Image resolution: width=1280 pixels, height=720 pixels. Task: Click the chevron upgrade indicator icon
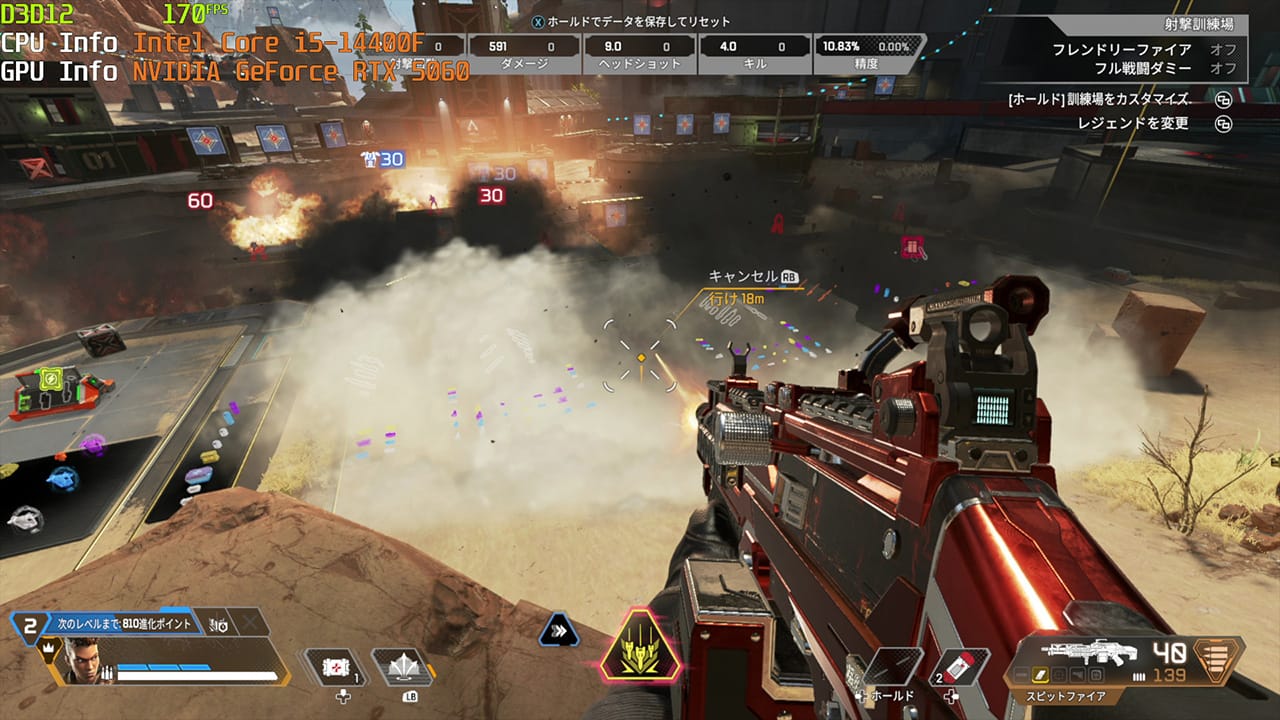point(558,630)
